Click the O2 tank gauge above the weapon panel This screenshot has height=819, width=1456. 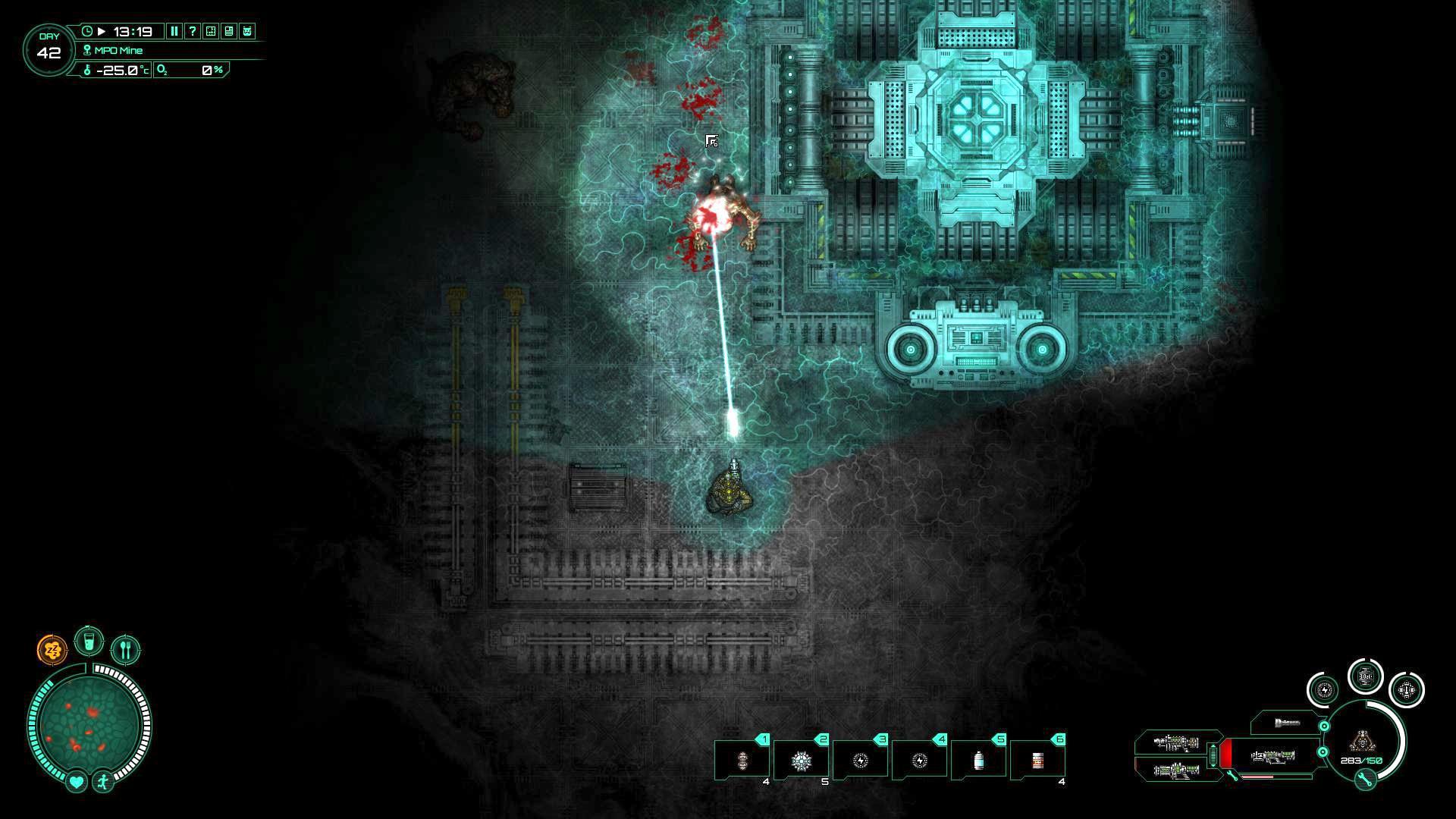tap(1365, 676)
